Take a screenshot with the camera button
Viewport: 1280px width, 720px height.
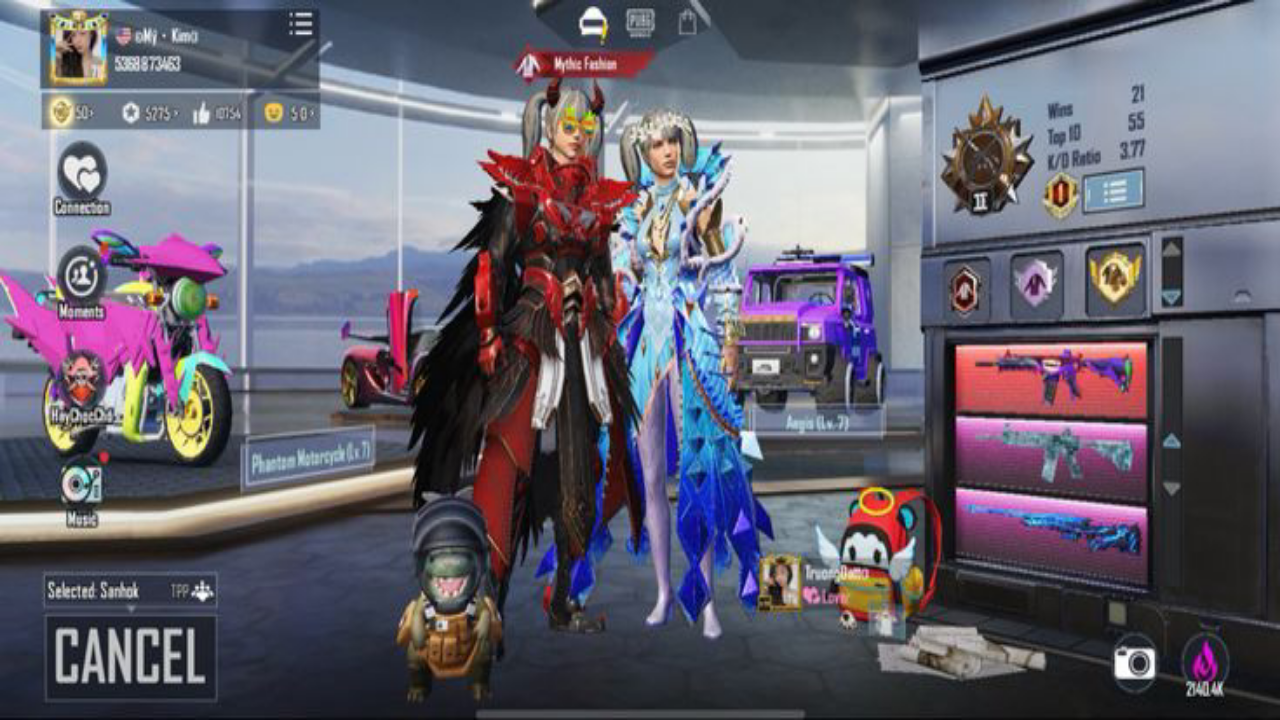pyautogui.click(x=1134, y=662)
